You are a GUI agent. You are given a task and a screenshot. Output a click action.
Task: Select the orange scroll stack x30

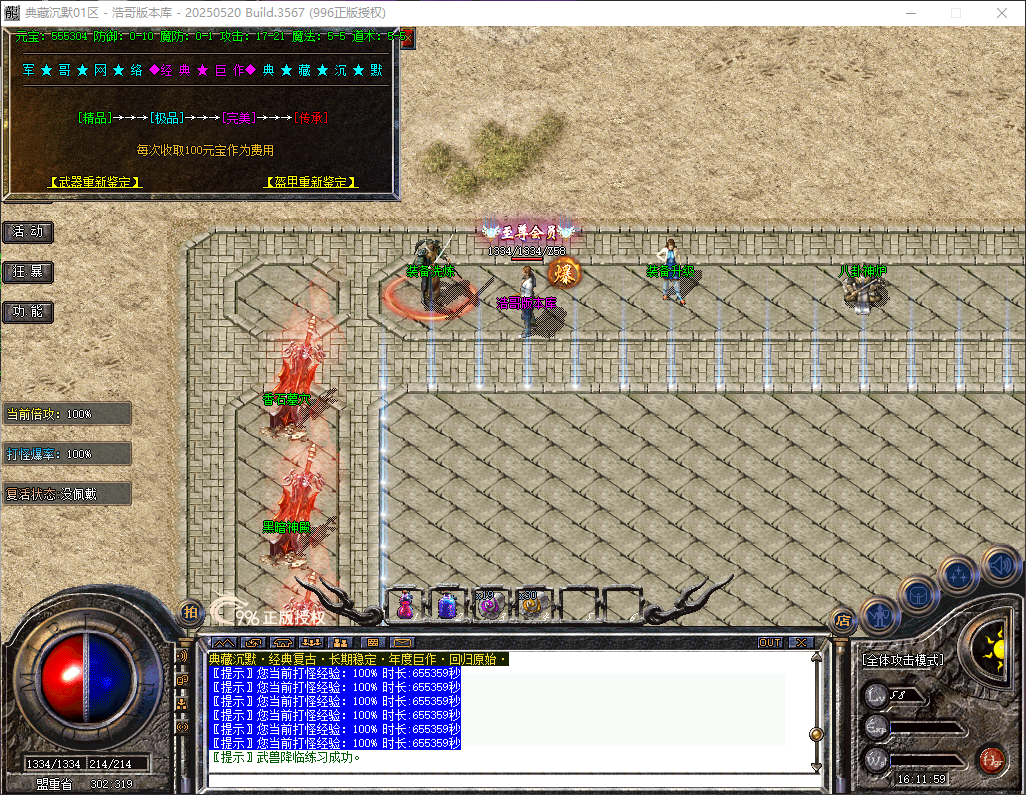tap(529, 605)
